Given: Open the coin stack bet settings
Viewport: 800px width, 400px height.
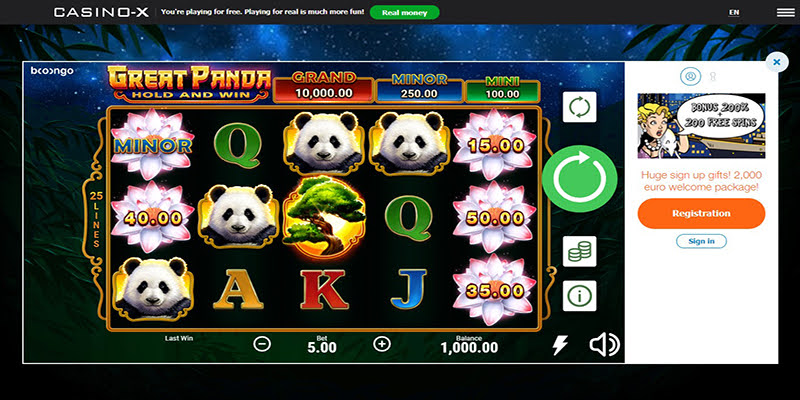Looking at the screenshot, I should click(580, 251).
